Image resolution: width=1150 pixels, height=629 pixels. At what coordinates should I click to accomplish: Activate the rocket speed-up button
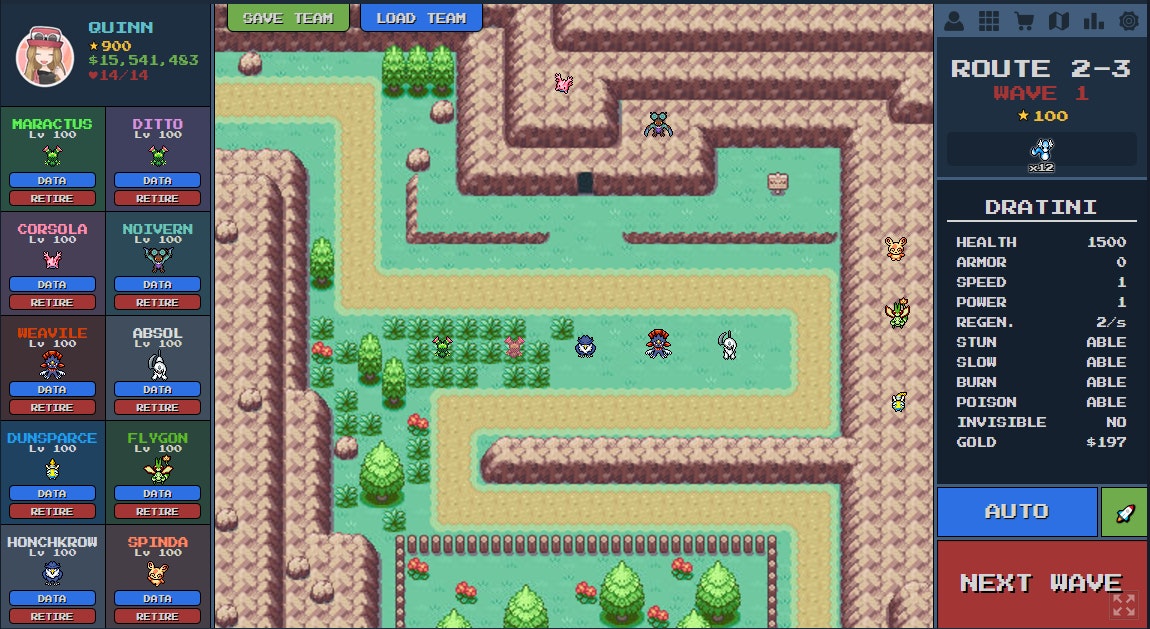pos(1124,512)
